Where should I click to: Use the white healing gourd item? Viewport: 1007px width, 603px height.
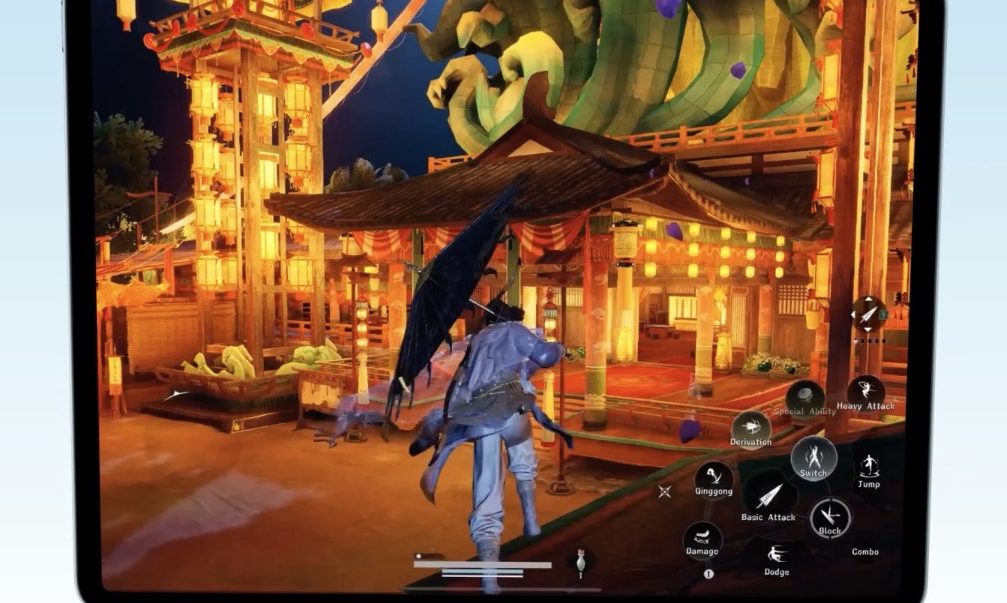click(580, 561)
